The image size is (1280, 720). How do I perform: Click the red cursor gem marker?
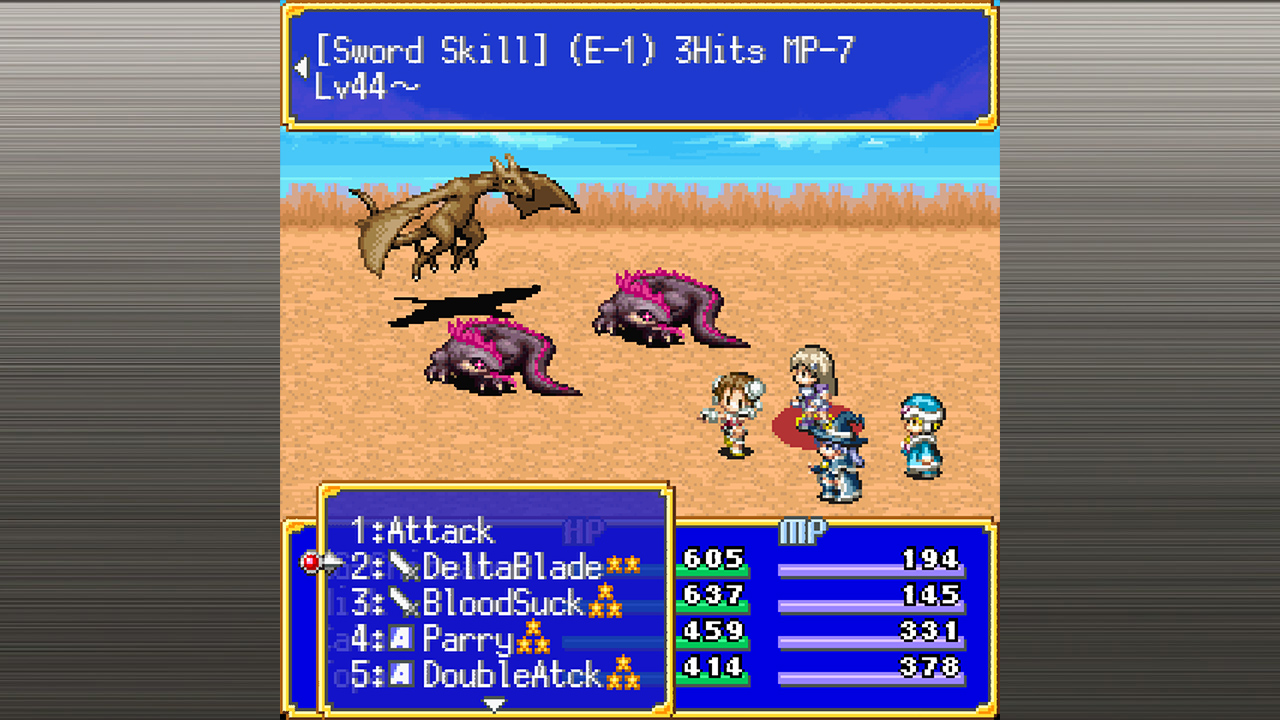[312, 562]
